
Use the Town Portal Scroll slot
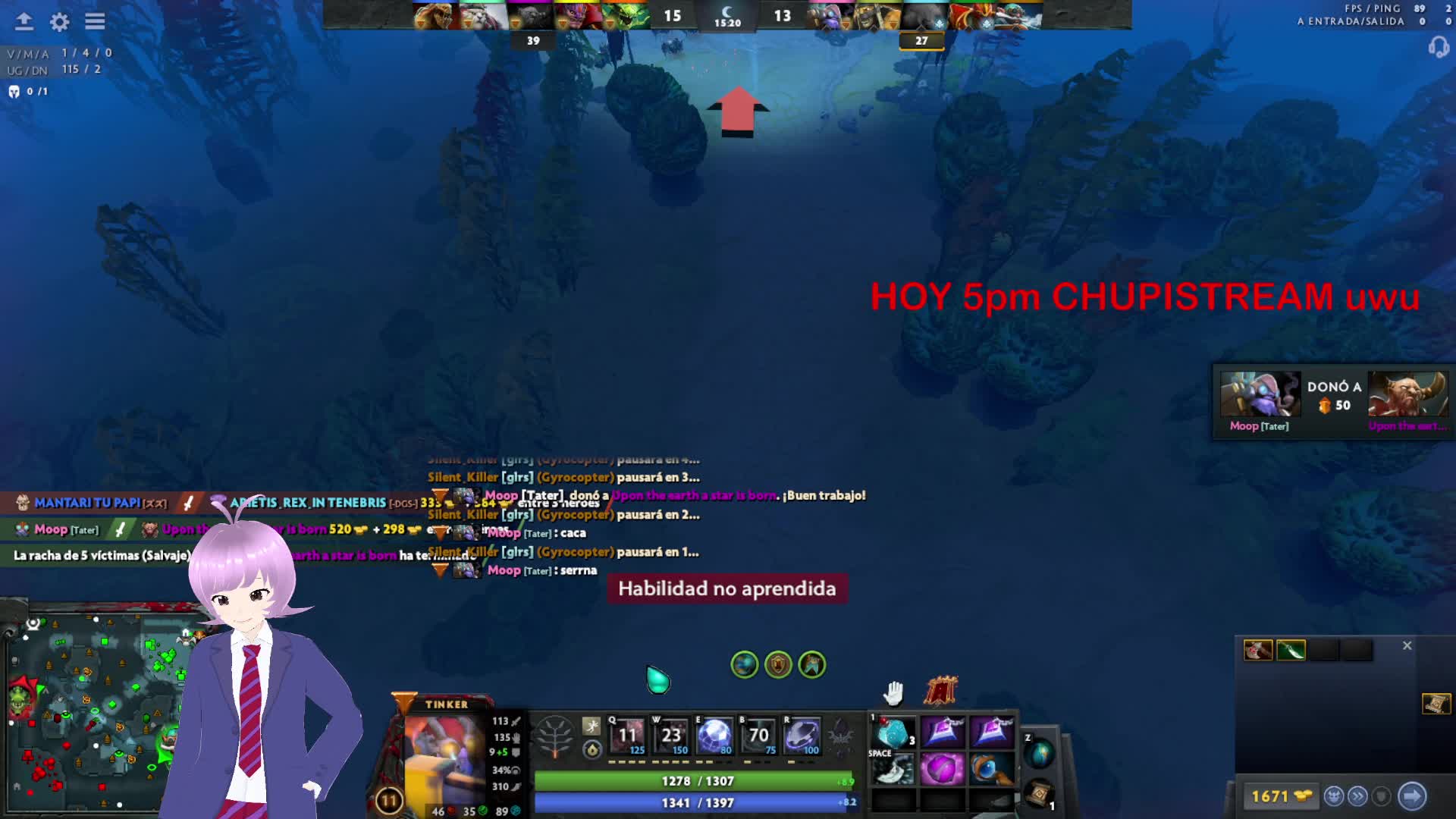(1039, 793)
